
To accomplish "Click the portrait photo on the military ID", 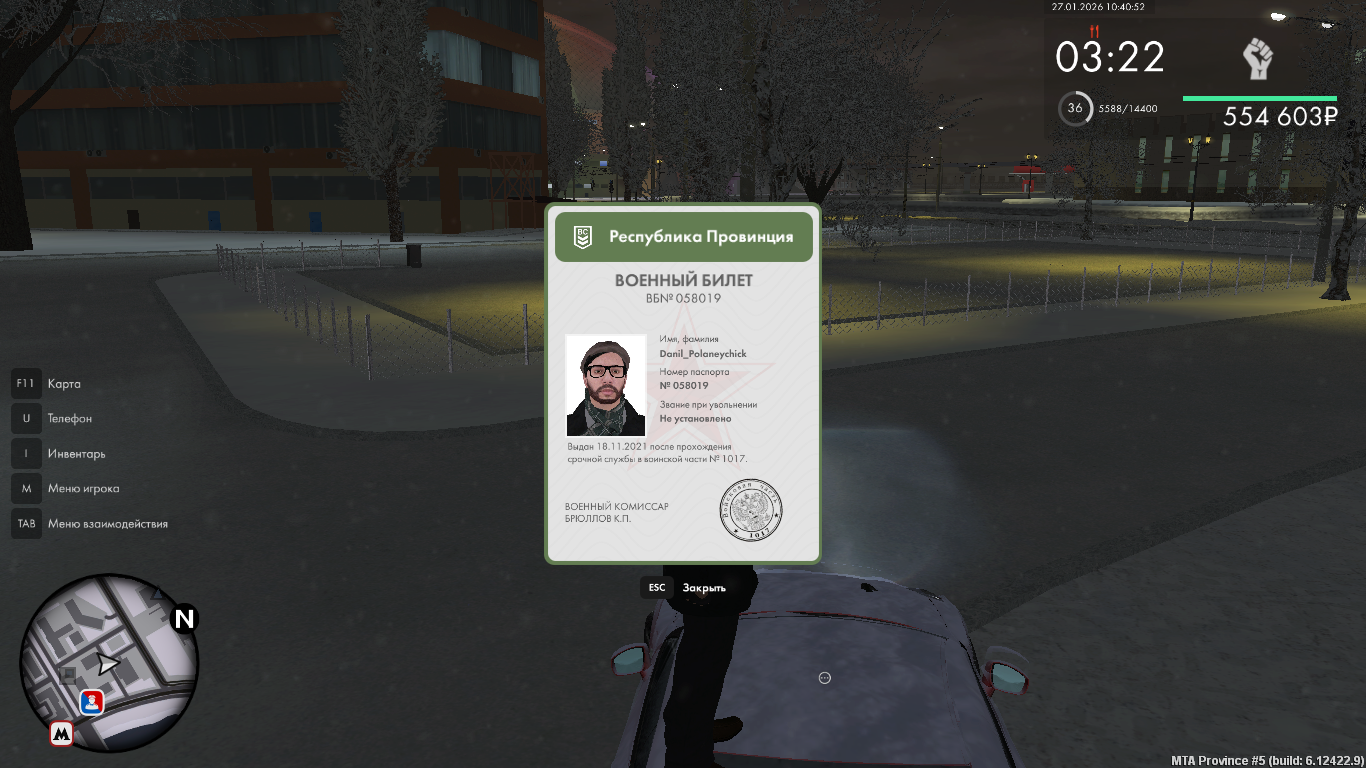I will click(606, 385).
